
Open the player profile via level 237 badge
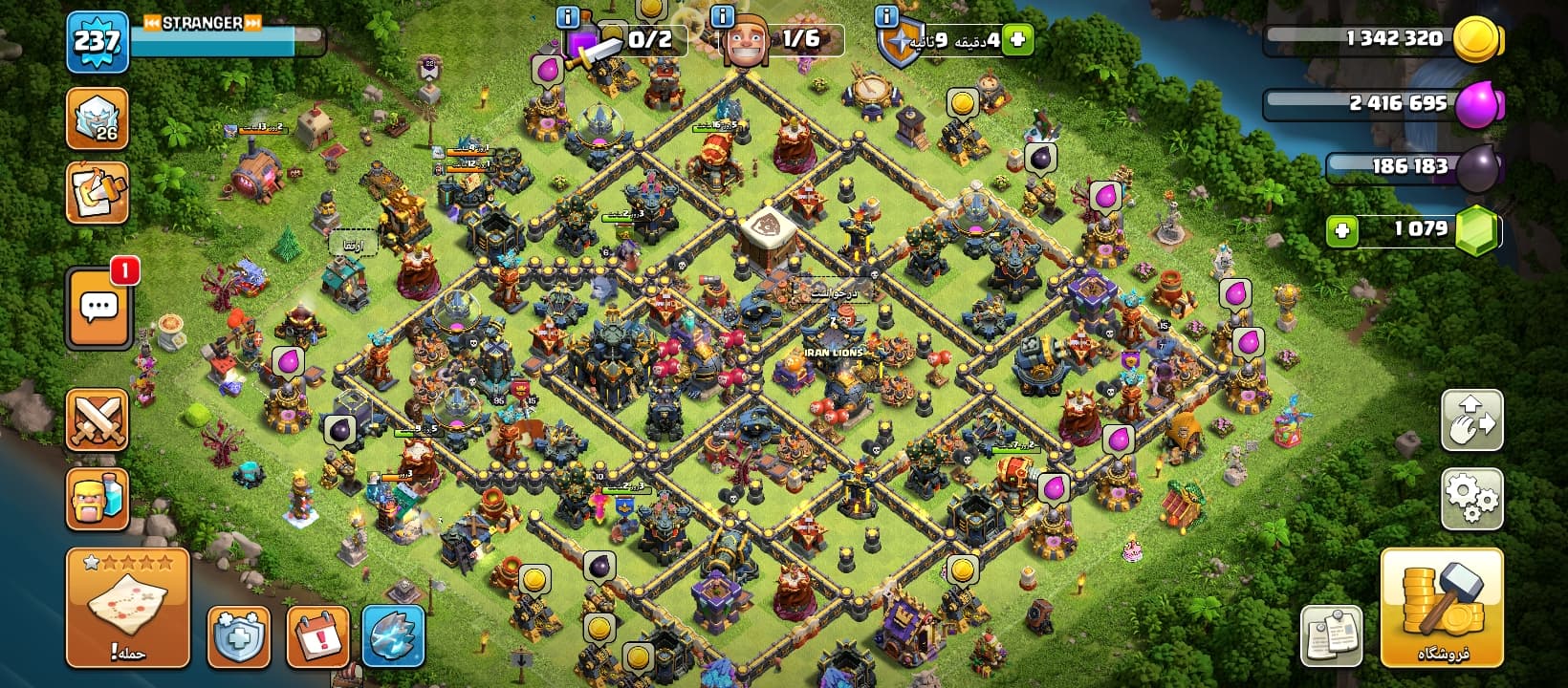tap(97, 43)
